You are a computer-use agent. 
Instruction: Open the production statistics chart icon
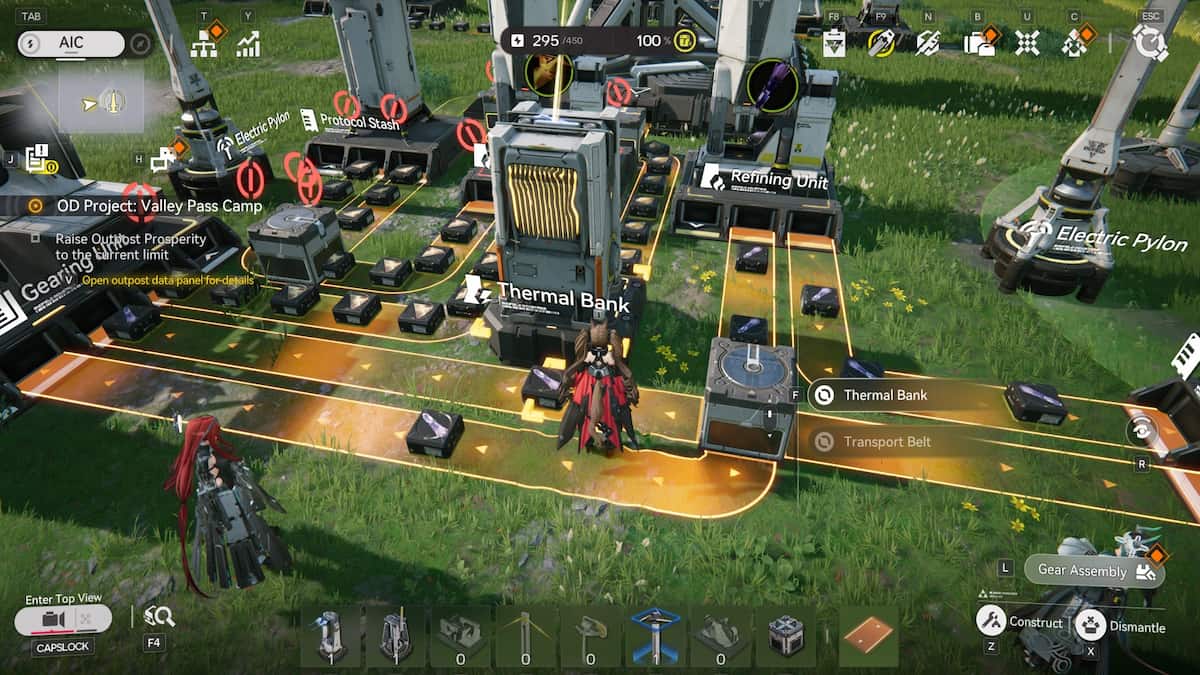coord(247,44)
